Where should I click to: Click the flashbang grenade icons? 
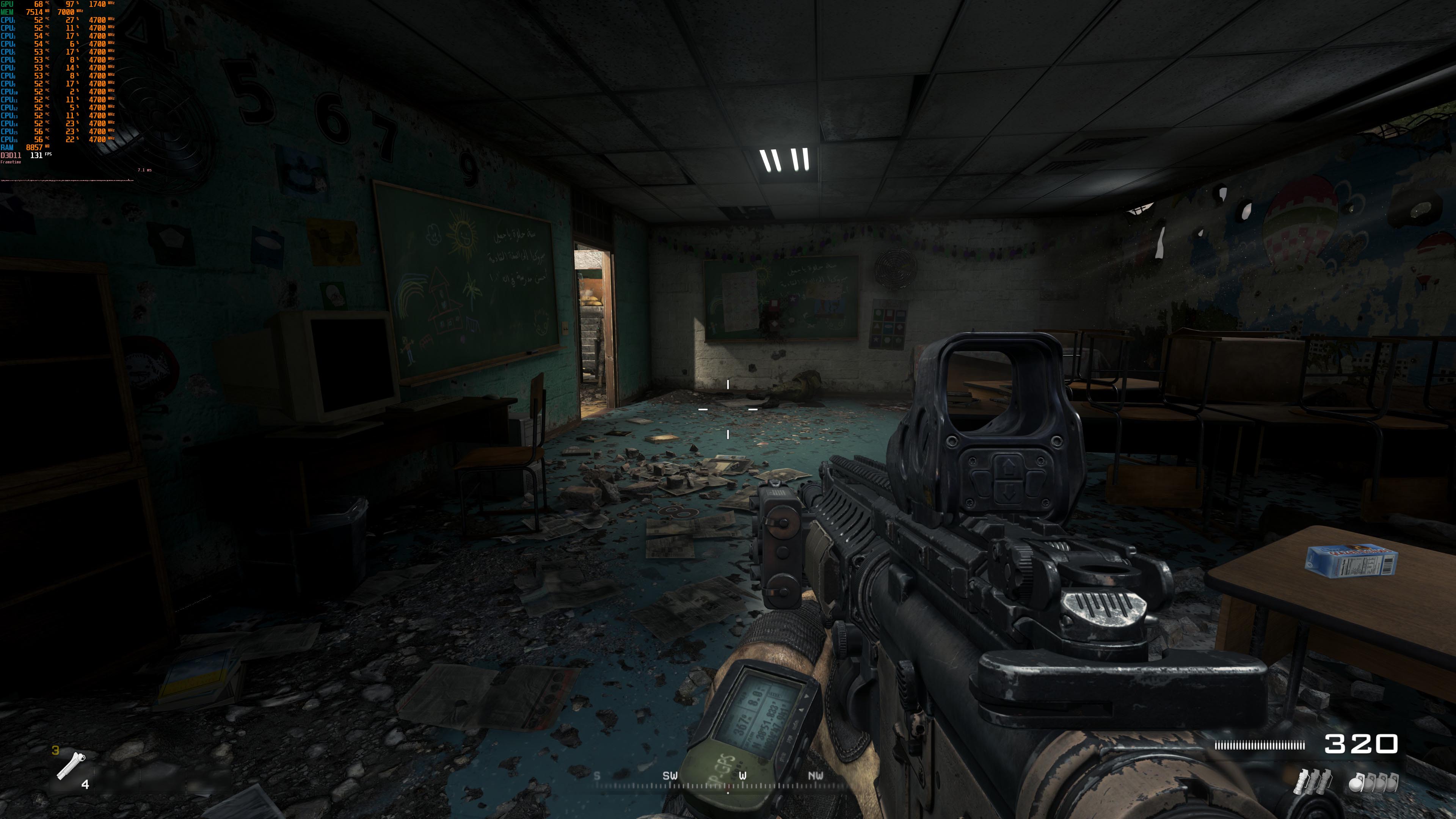[x=1313, y=782]
